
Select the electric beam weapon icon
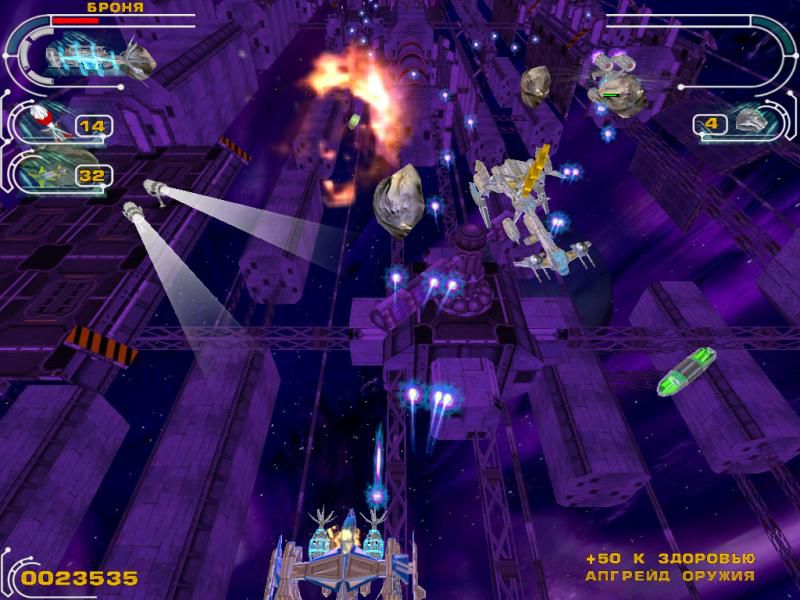pyautogui.click(x=97, y=56)
